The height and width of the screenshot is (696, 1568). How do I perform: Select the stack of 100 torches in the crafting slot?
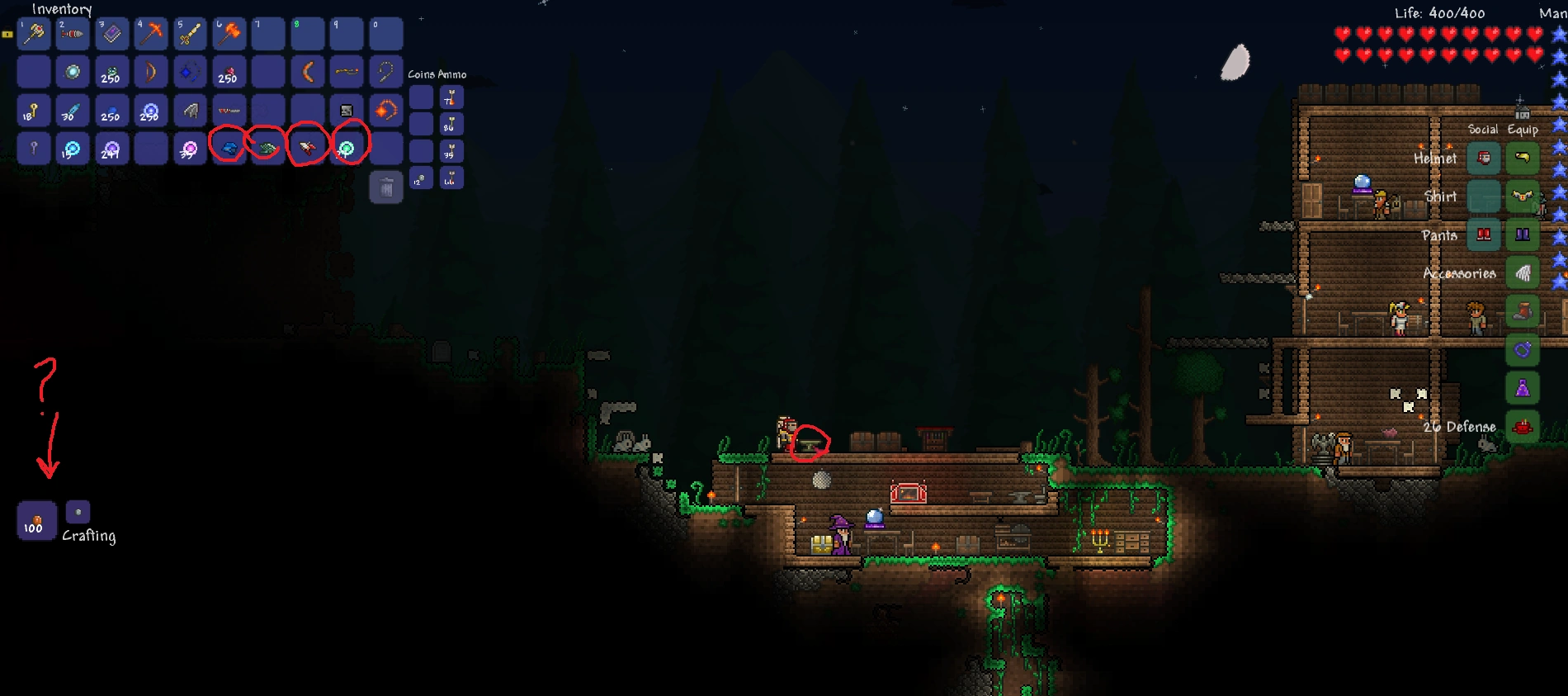click(x=35, y=521)
